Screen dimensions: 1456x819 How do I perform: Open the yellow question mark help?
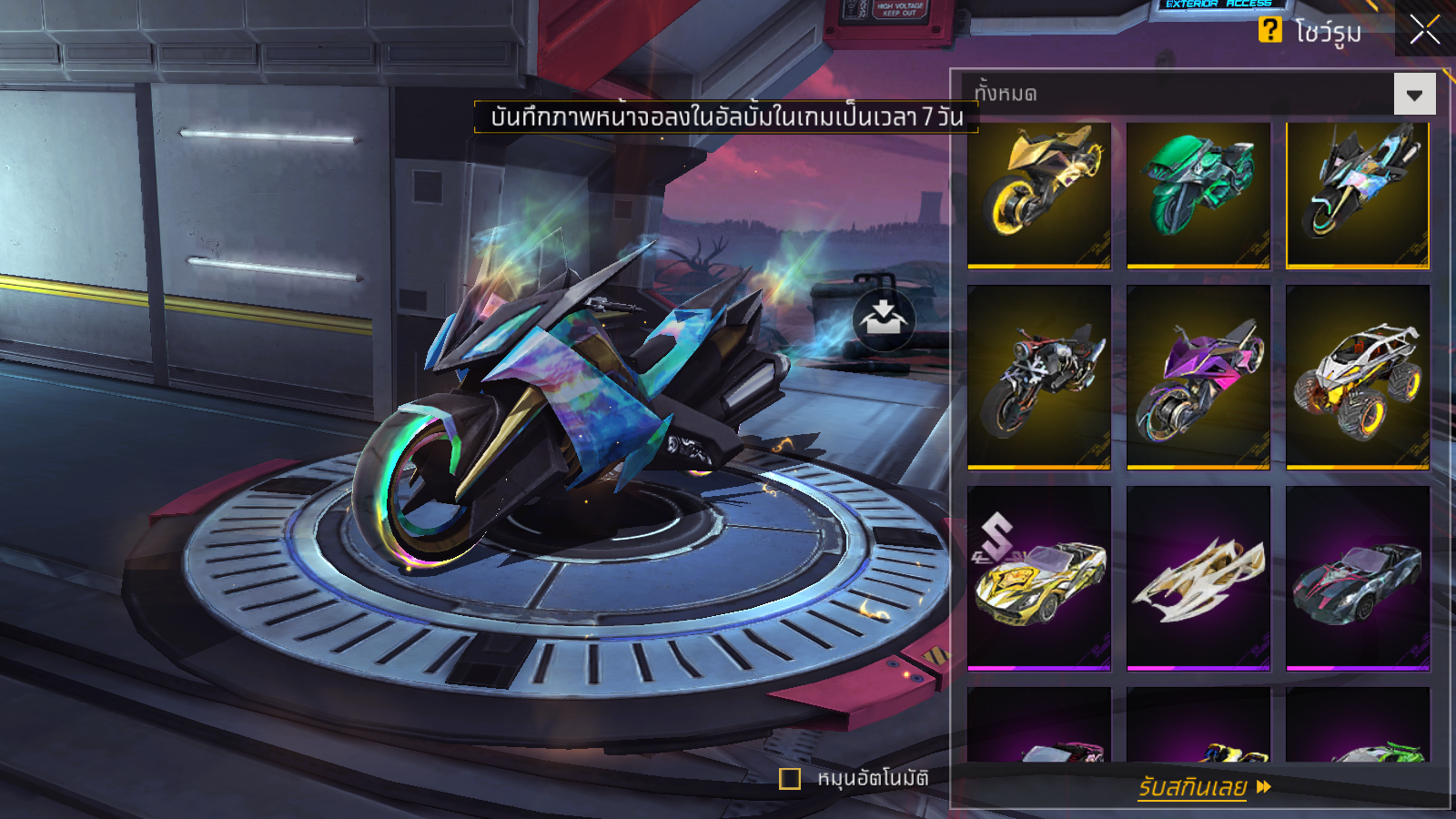tap(1269, 30)
